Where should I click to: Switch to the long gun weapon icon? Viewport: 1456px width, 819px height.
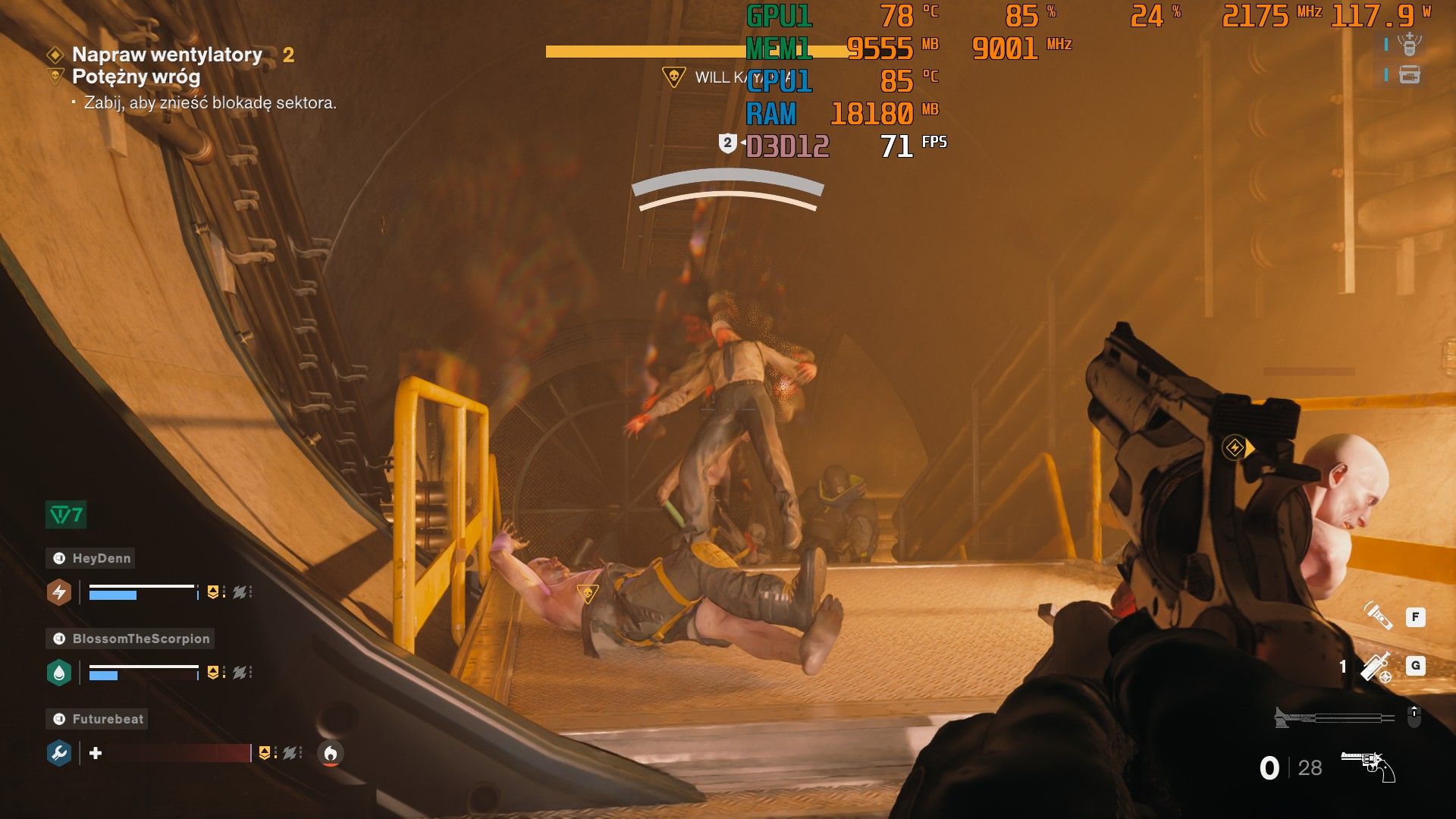[1335, 717]
